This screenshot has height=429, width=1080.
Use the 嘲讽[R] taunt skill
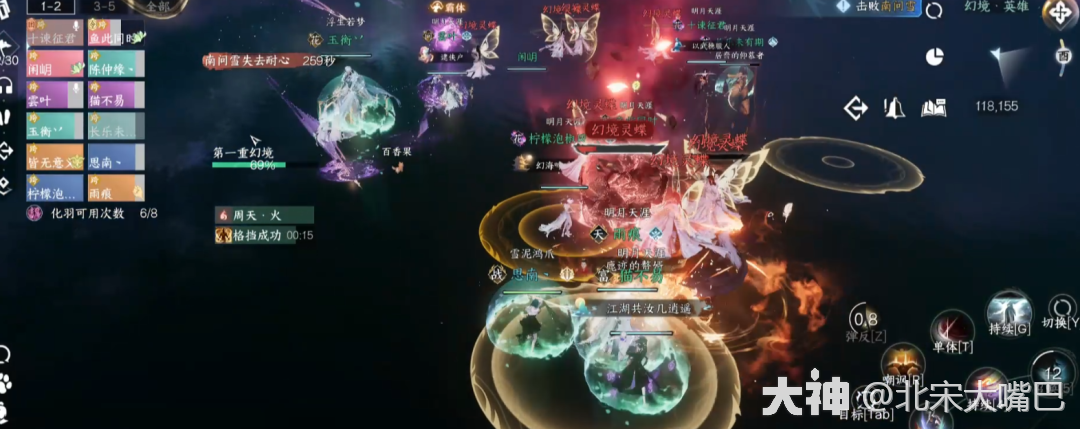[902, 360]
